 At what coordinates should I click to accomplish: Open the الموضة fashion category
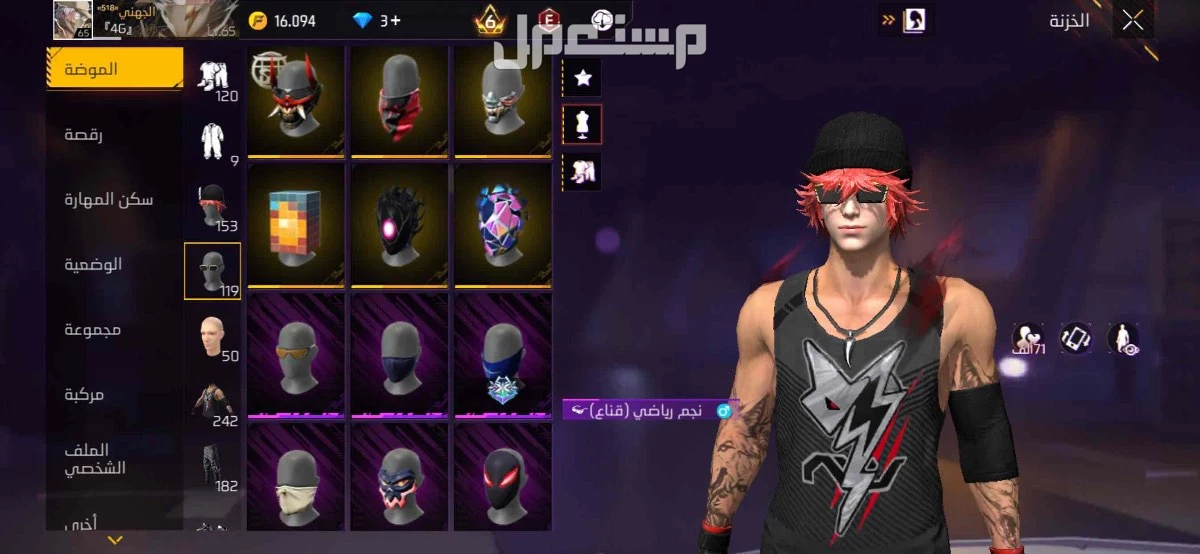[x=92, y=69]
